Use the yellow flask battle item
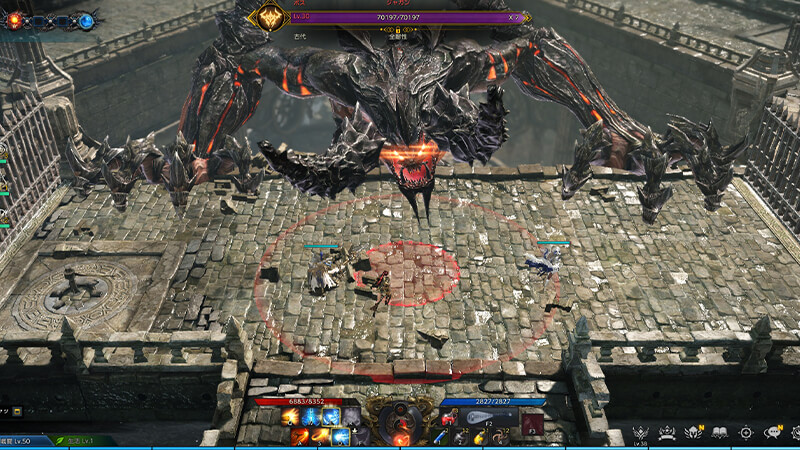This screenshot has height=450, width=800. 479,437
